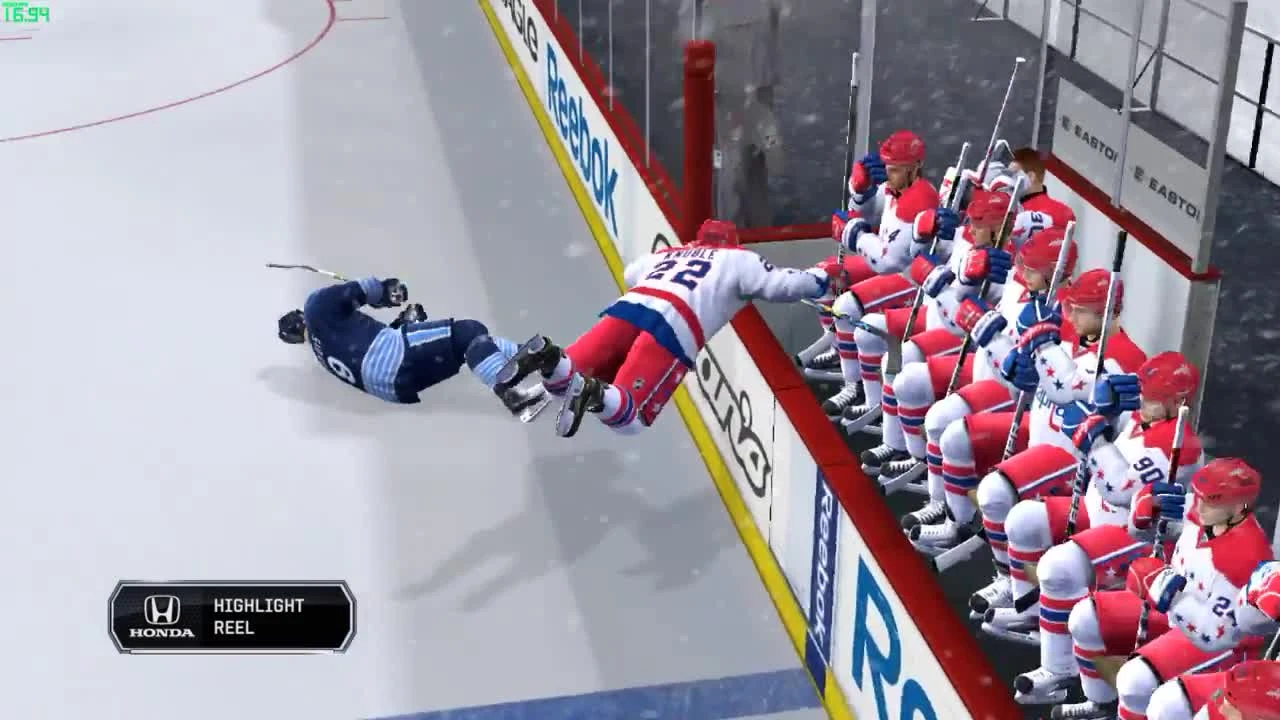Viewport: 1280px width, 720px height.
Task: Click the HONDA wordmark text
Action: point(160,633)
